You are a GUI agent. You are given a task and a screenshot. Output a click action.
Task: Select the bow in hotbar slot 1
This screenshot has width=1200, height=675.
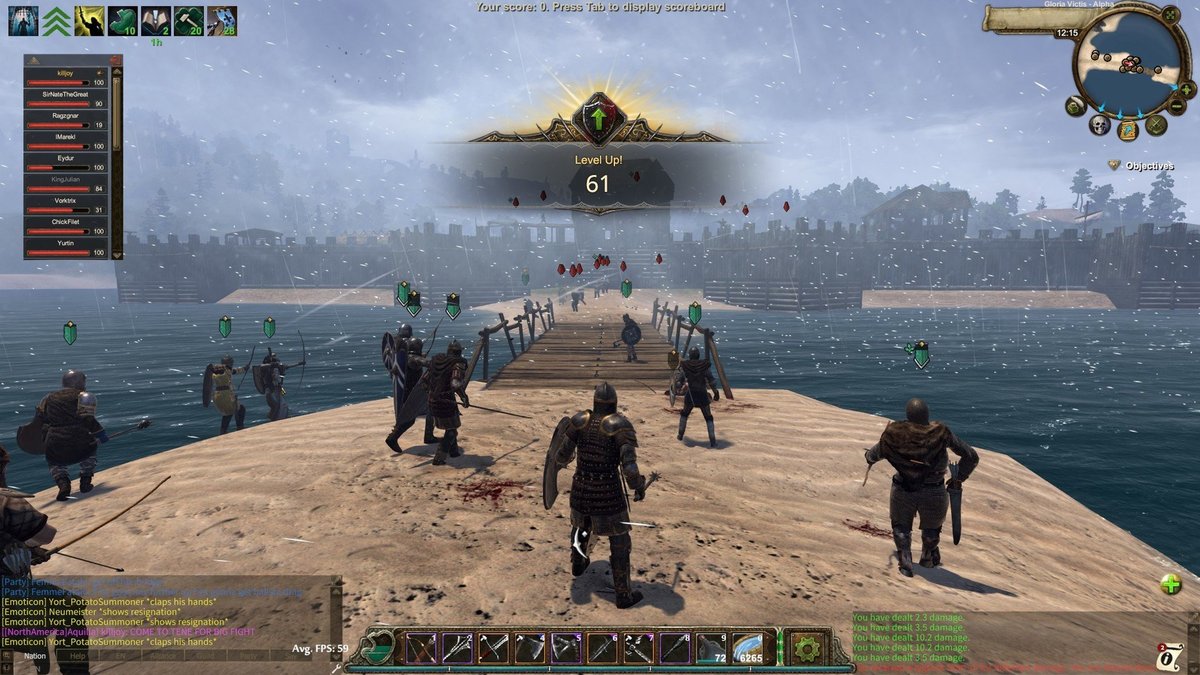pos(421,648)
